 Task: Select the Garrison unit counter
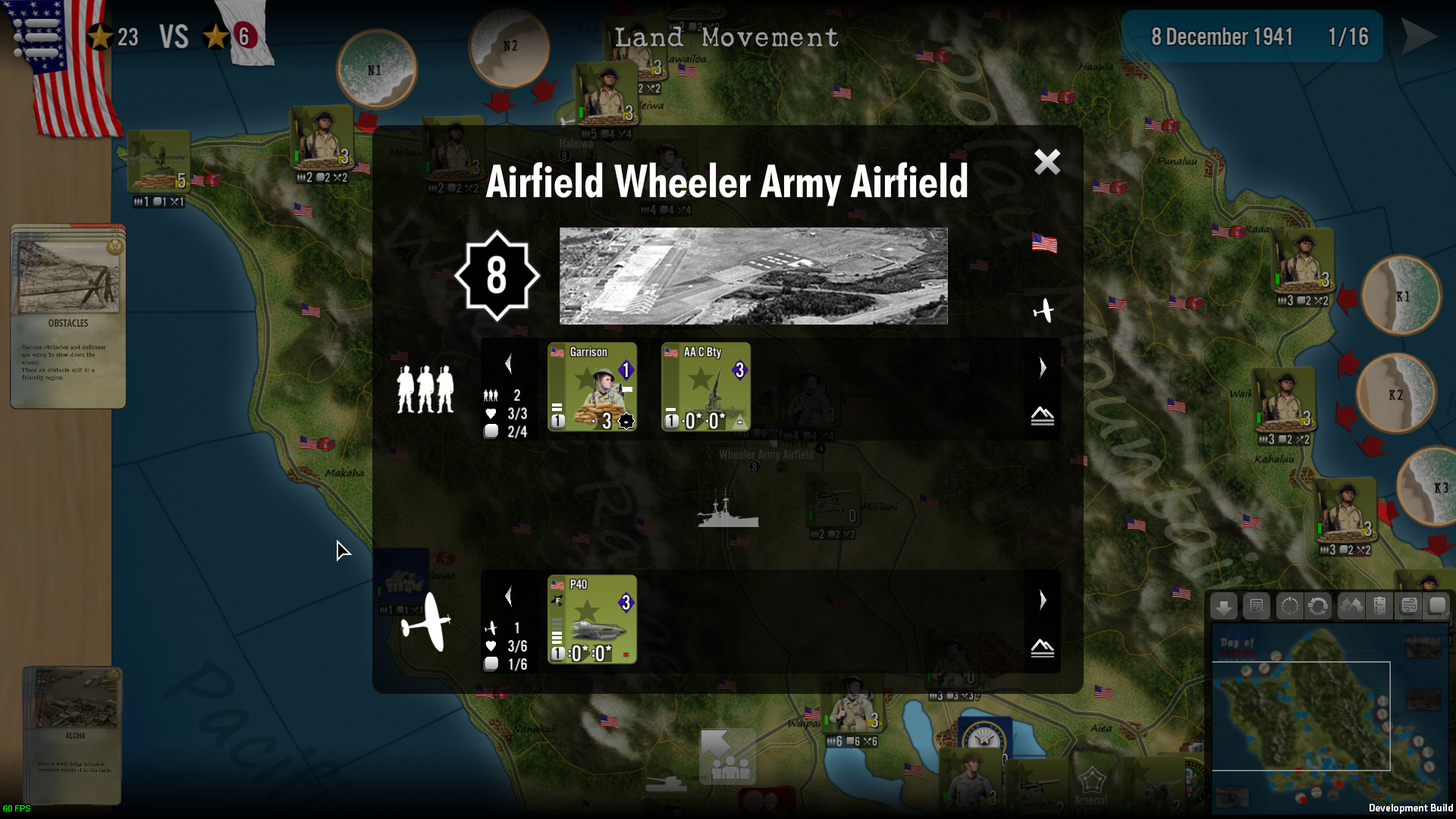592,387
